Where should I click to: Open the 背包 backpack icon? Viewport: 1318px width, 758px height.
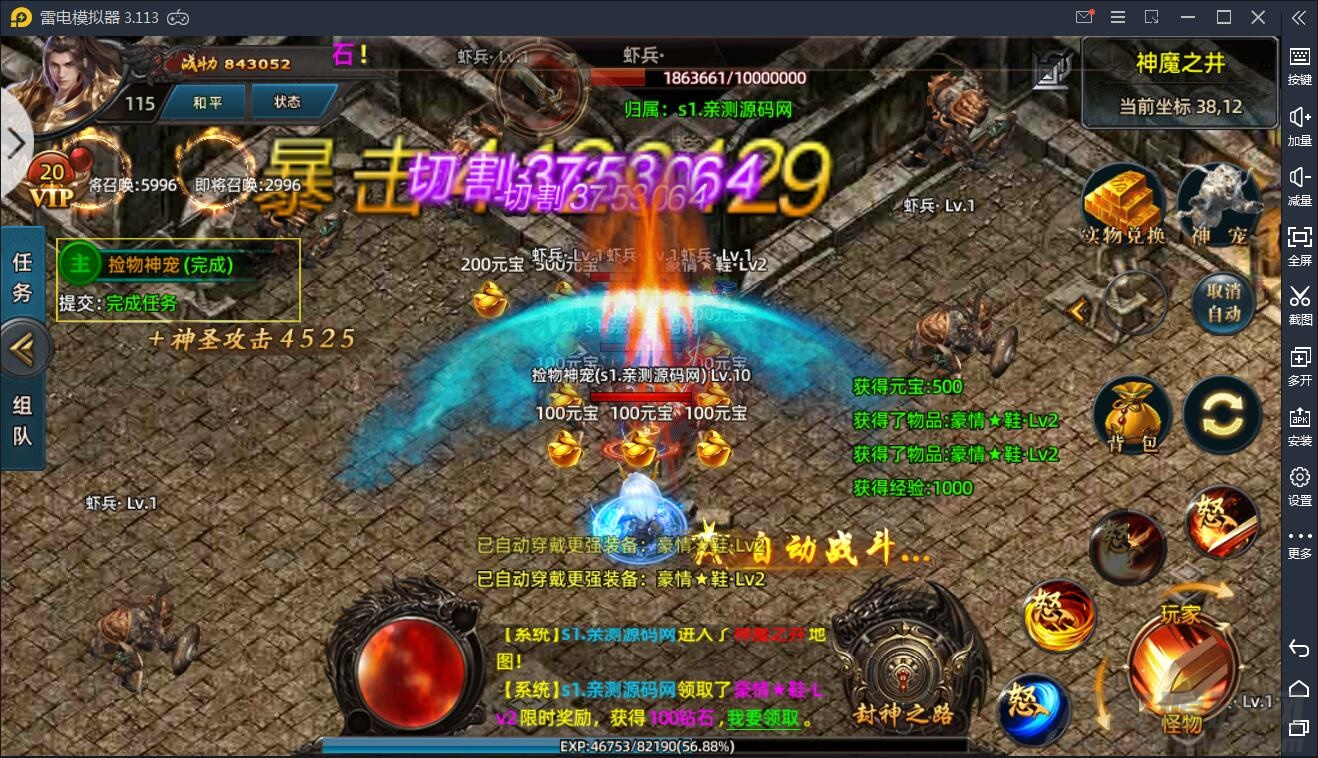tap(1131, 415)
